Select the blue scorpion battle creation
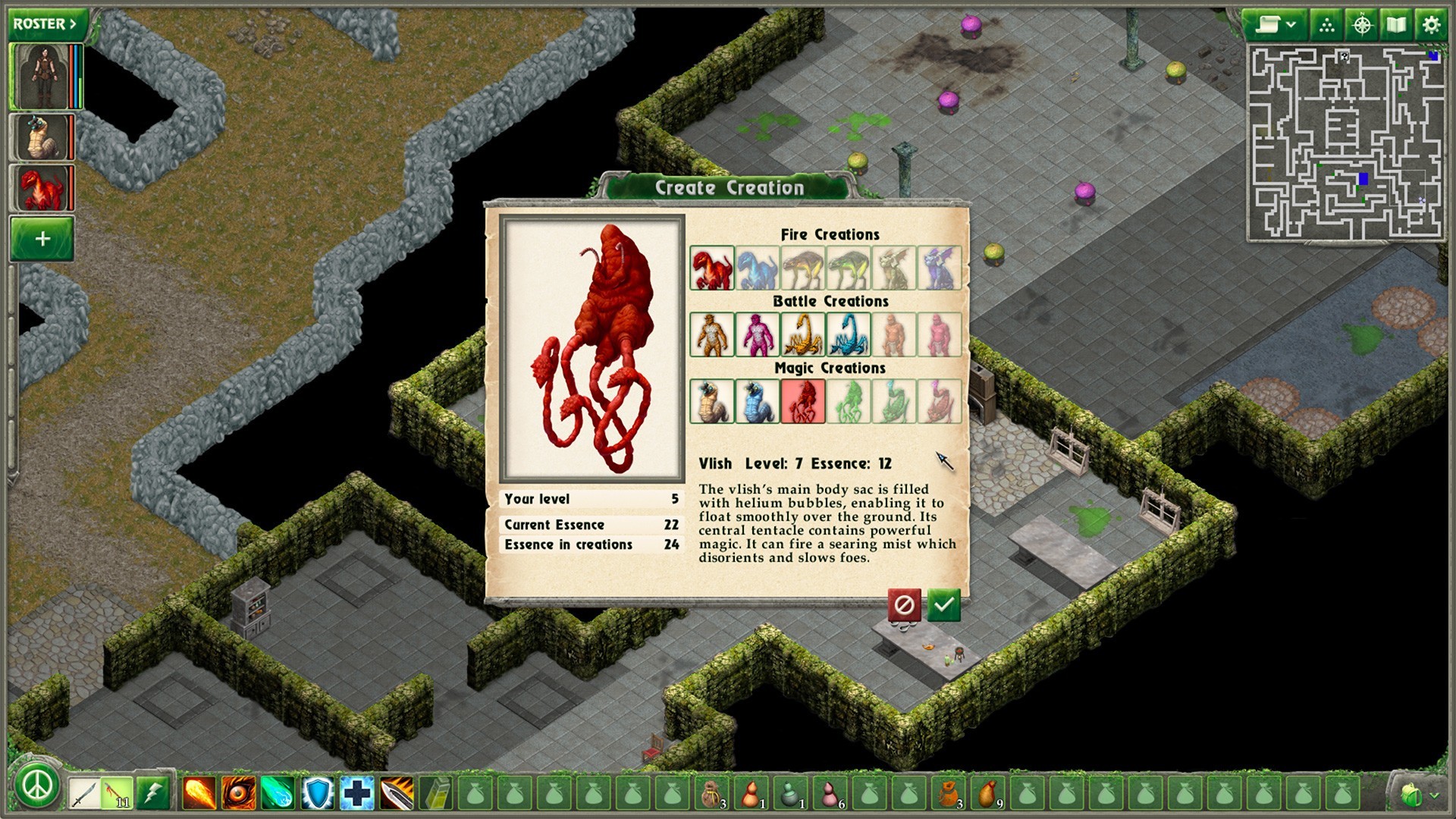Screen dimensions: 1456x819 pos(848,334)
